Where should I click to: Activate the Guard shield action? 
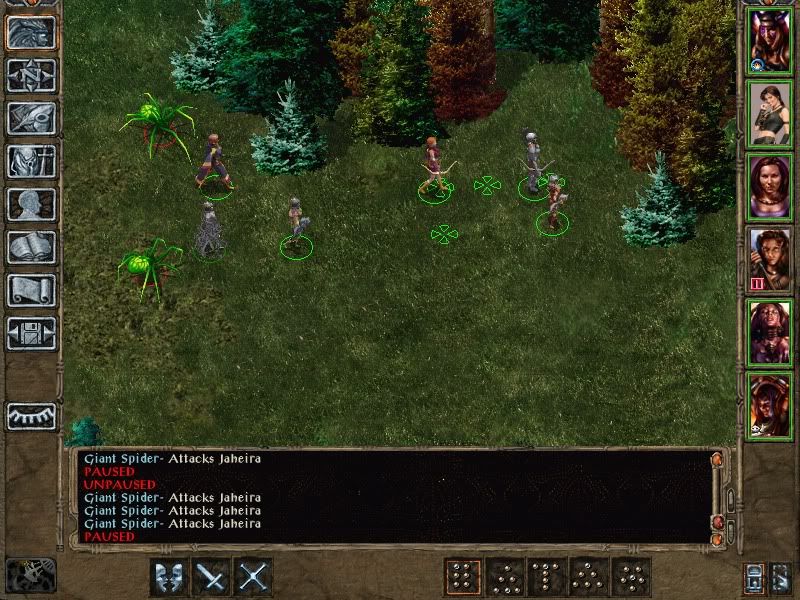[169, 577]
